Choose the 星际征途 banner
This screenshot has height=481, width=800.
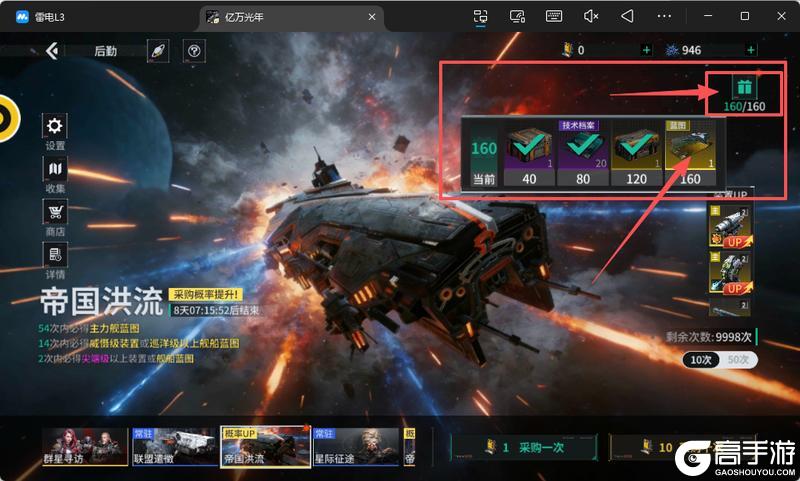[354, 447]
